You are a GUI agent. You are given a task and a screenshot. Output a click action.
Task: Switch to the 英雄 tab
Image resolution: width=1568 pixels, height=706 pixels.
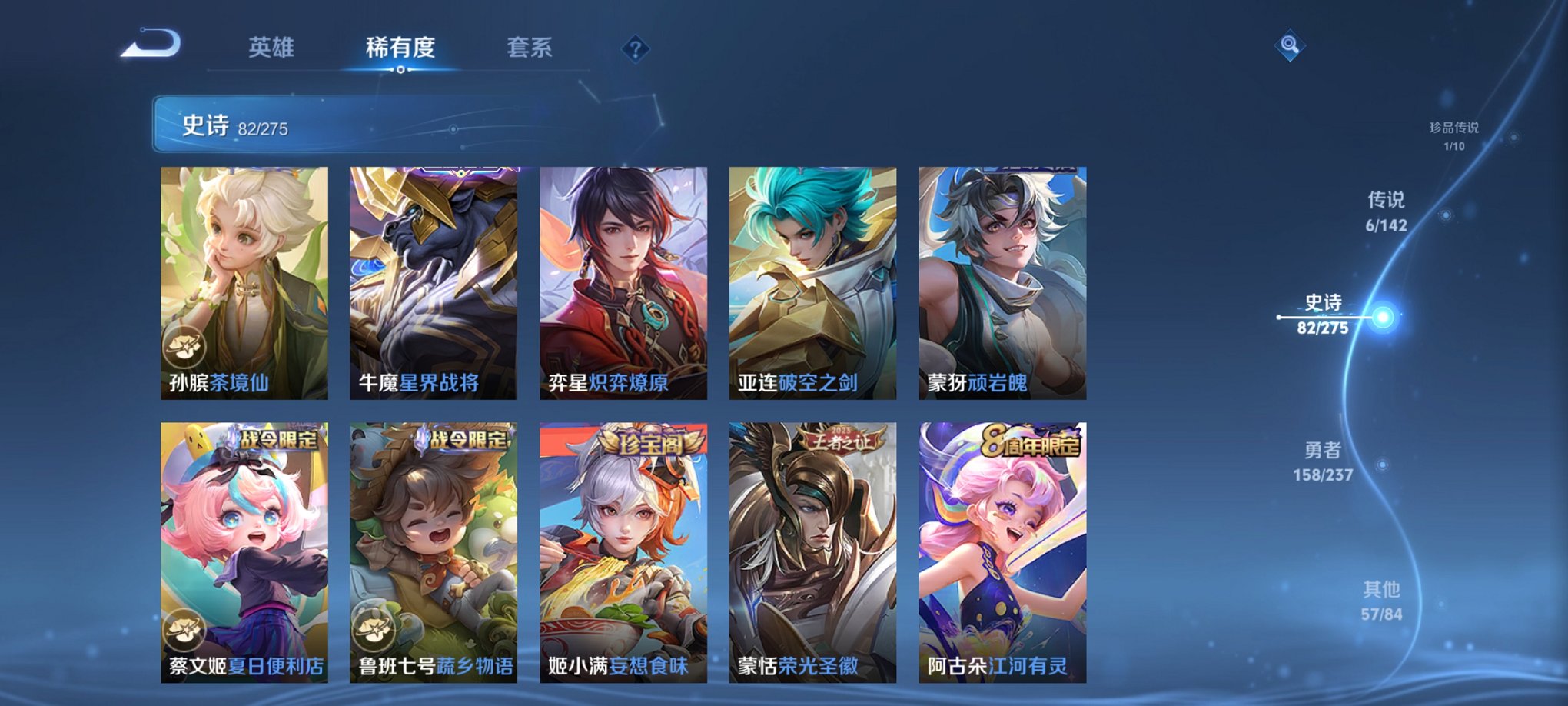[x=273, y=46]
